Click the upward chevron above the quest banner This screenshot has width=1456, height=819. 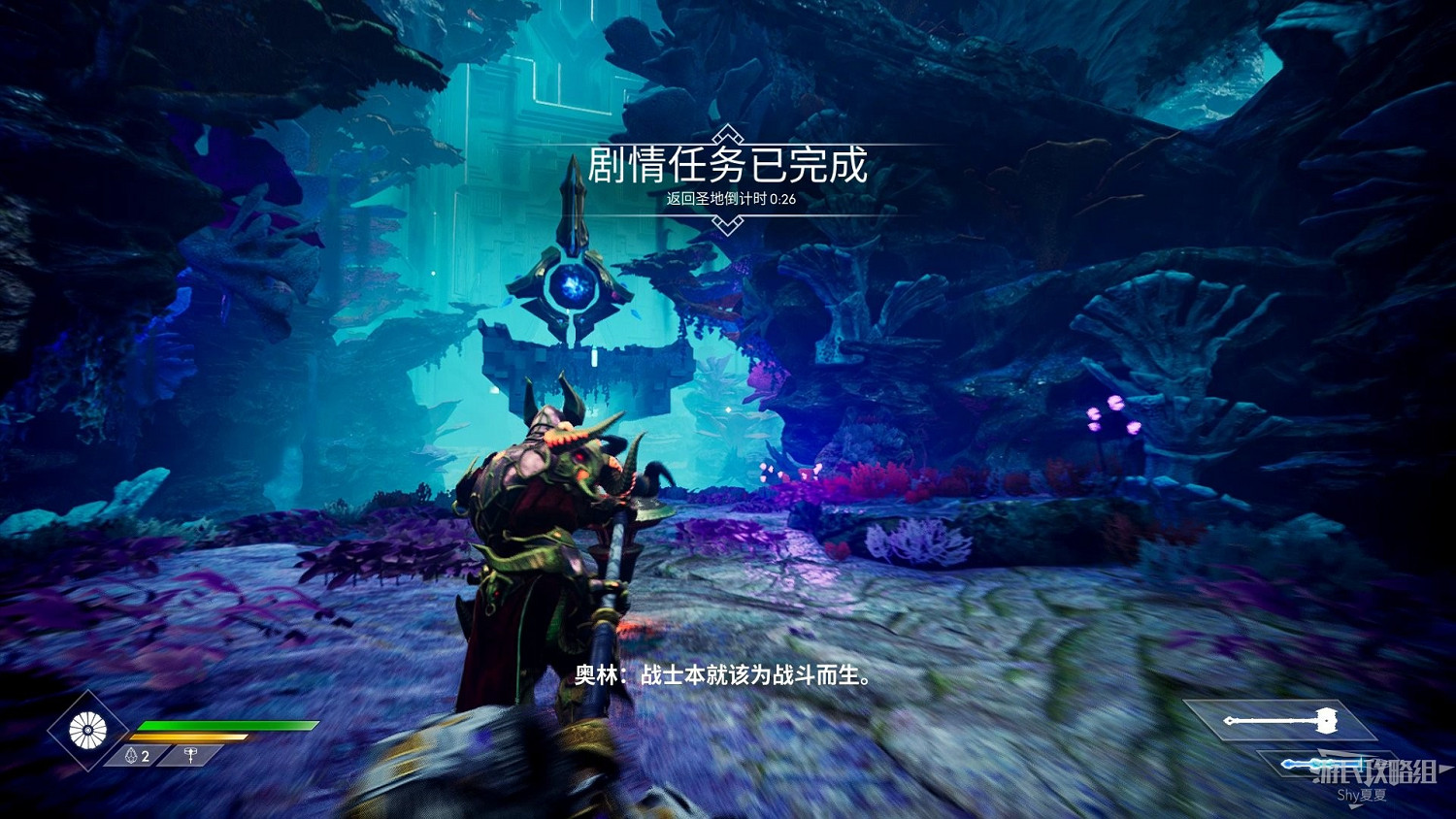[726, 135]
